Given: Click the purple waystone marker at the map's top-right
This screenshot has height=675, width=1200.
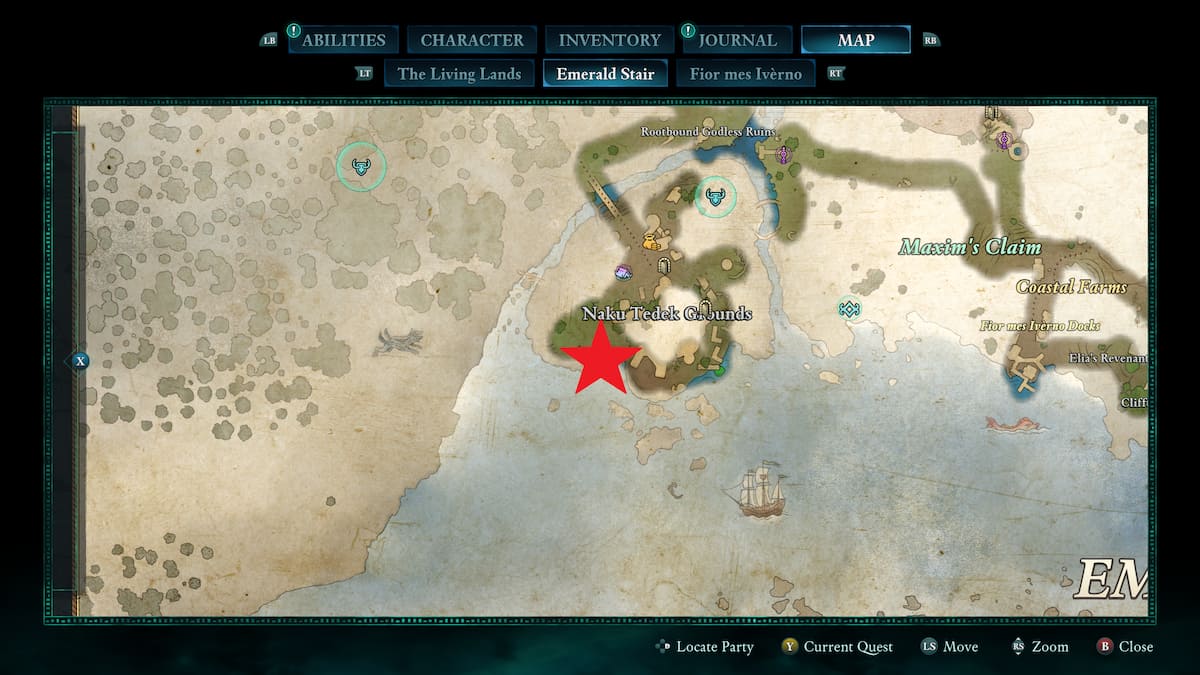Looking at the screenshot, I should (1004, 141).
